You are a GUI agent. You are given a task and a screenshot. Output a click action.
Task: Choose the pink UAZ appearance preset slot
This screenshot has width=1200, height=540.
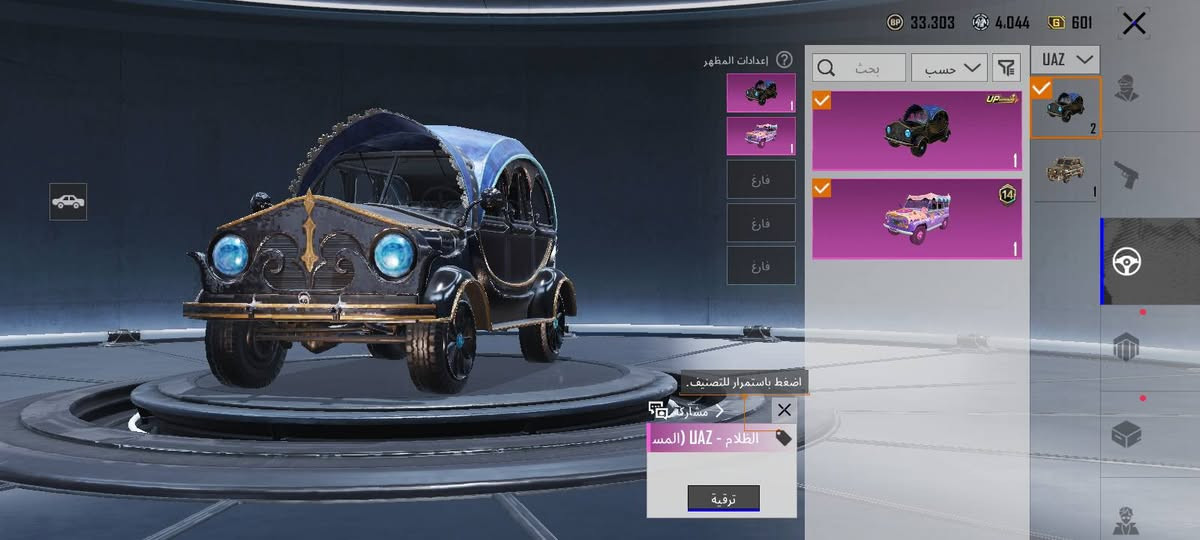pos(761,136)
